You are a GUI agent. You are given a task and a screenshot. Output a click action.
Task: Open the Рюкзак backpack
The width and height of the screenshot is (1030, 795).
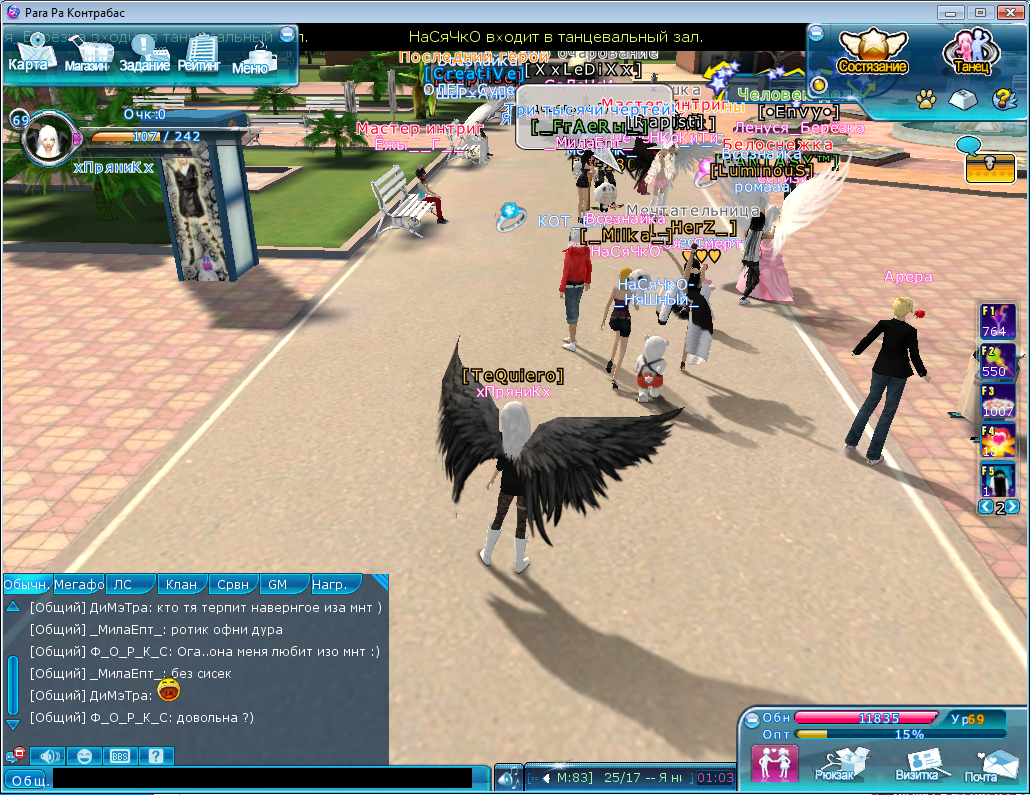pos(834,765)
